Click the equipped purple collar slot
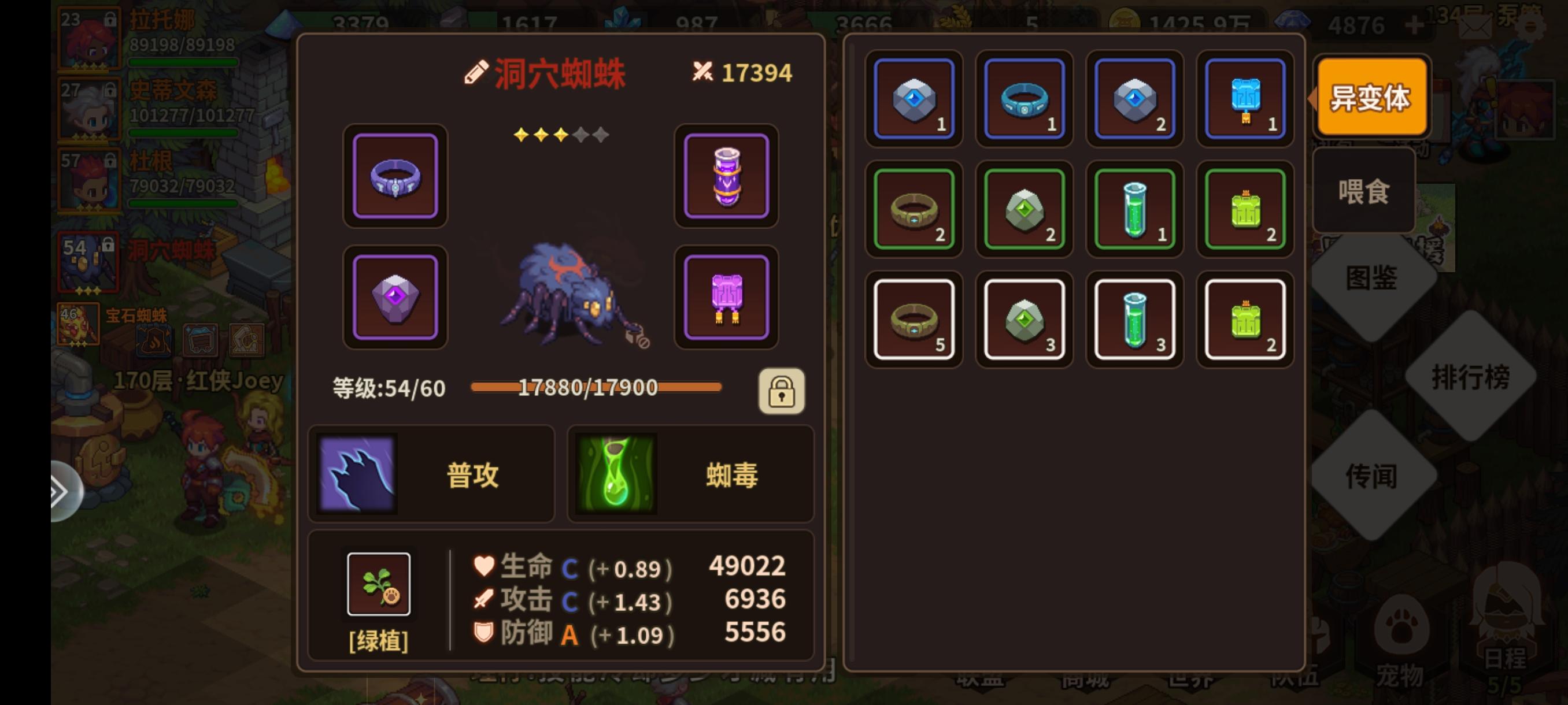 (394, 177)
